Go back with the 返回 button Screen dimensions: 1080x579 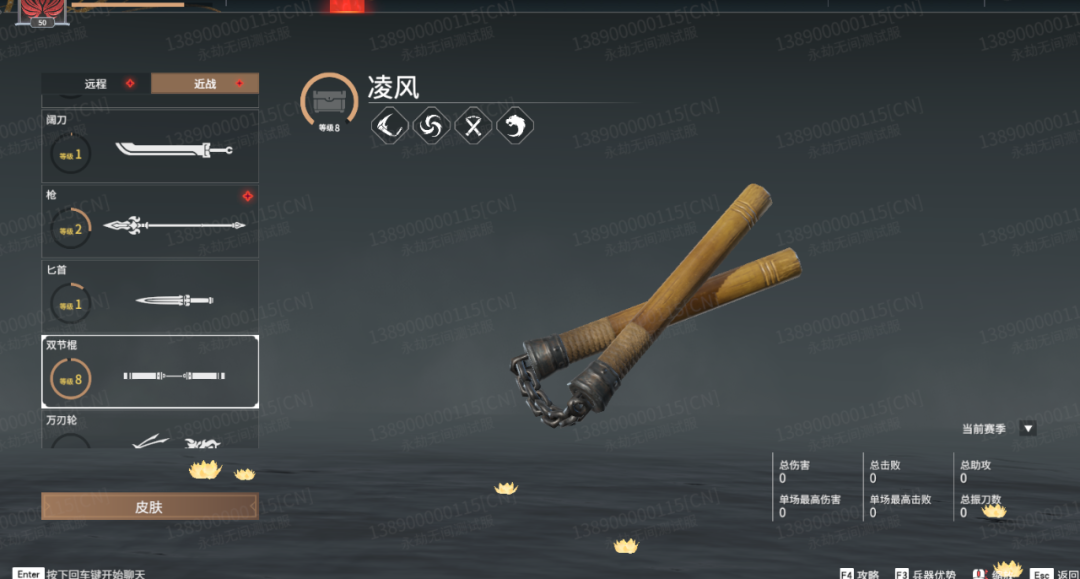(x=1054, y=574)
